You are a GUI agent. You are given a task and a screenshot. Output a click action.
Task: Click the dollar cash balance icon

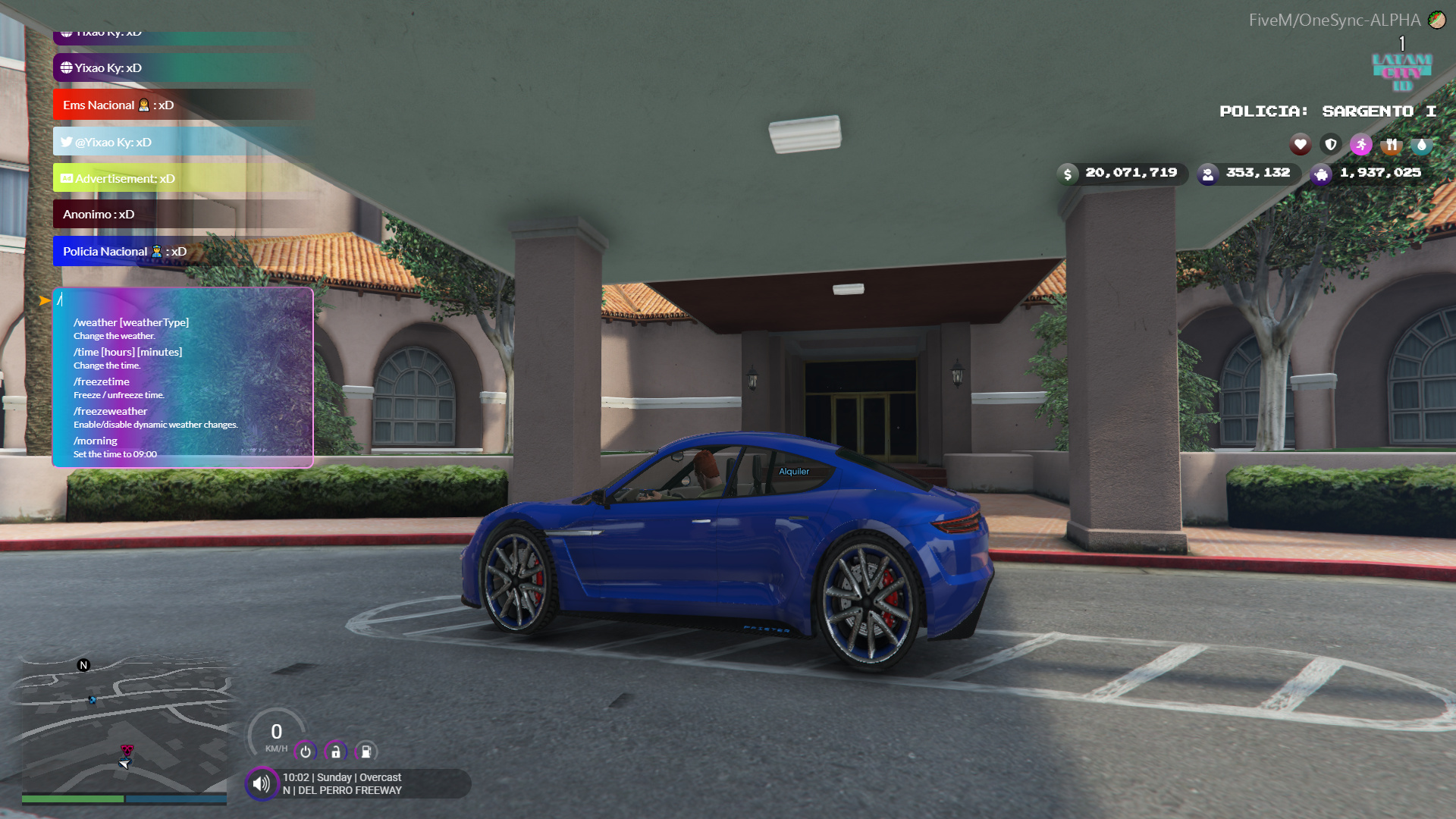pyautogui.click(x=1068, y=174)
